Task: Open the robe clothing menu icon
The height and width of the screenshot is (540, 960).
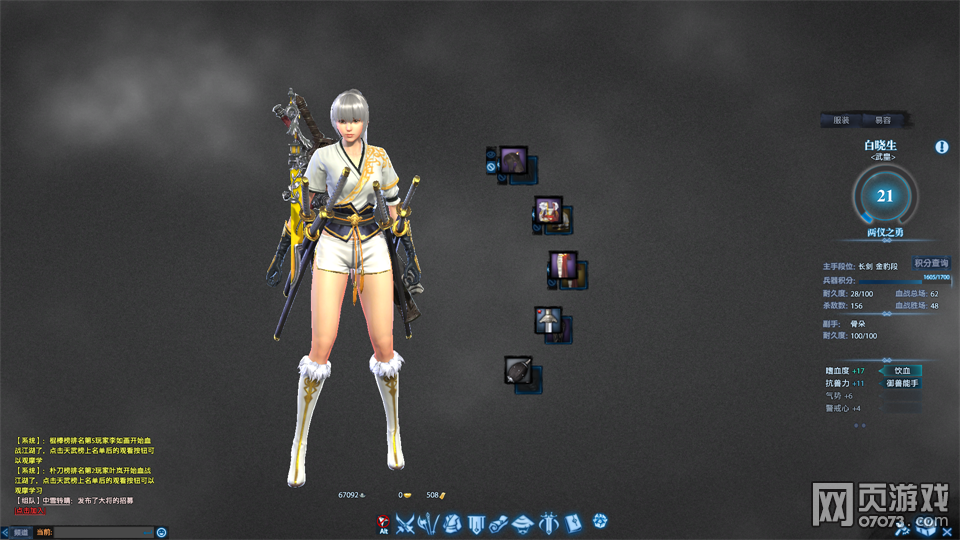Action: click(452, 522)
